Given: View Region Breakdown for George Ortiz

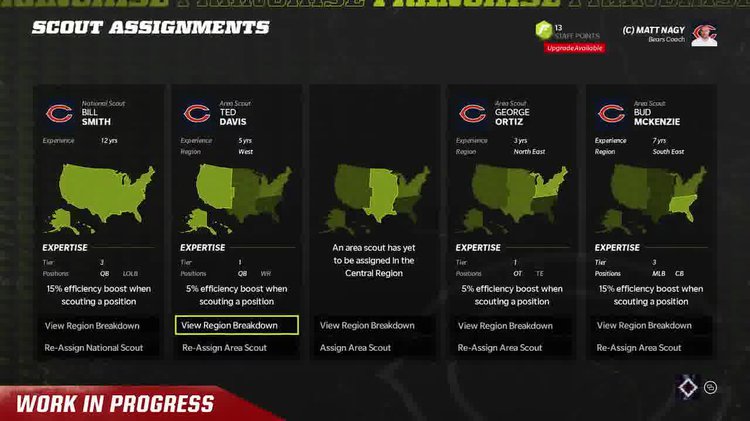Looking at the screenshot, I should click(x=505, y=325).
